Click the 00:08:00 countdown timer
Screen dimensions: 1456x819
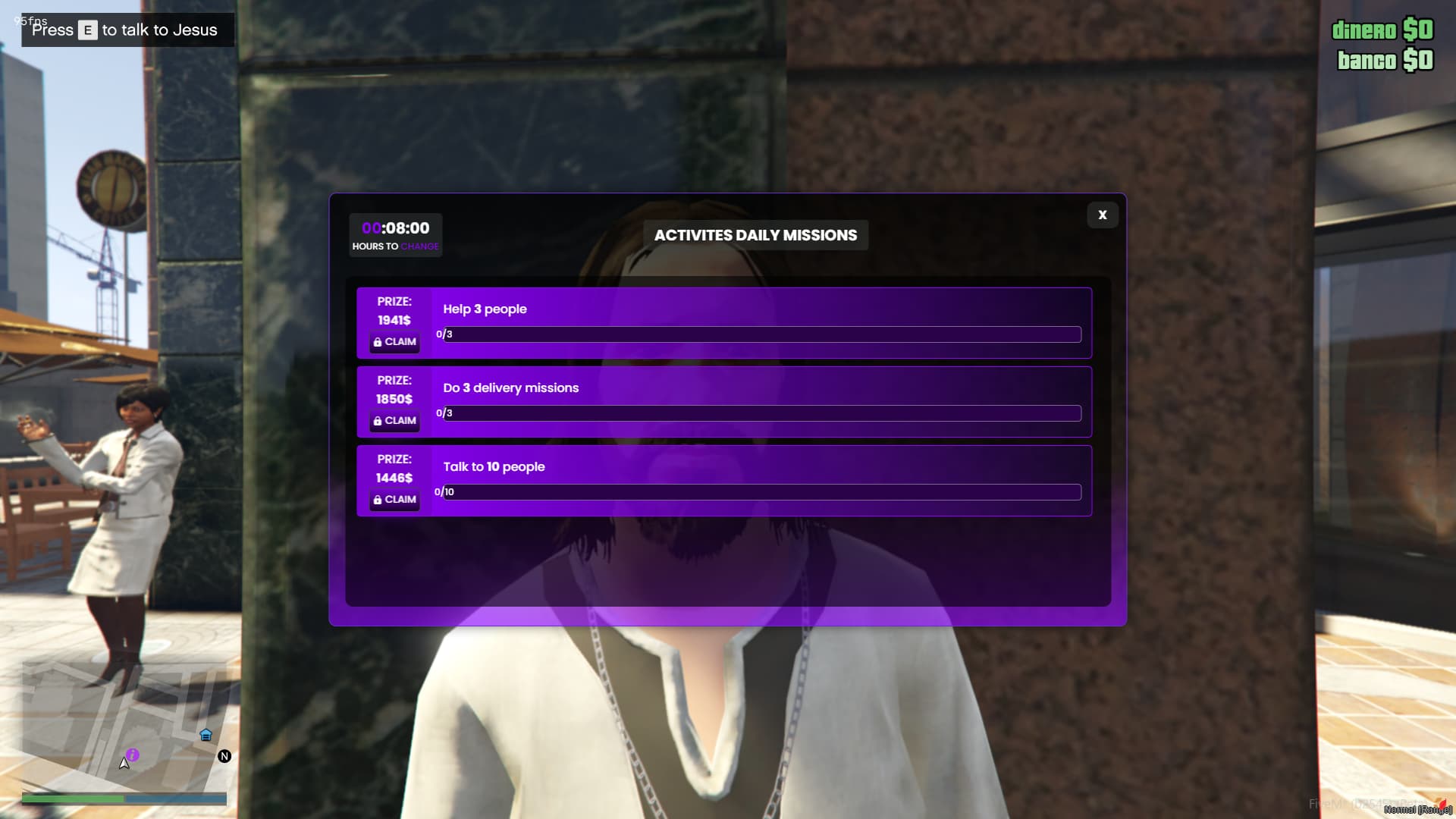[x=395, y=227]
